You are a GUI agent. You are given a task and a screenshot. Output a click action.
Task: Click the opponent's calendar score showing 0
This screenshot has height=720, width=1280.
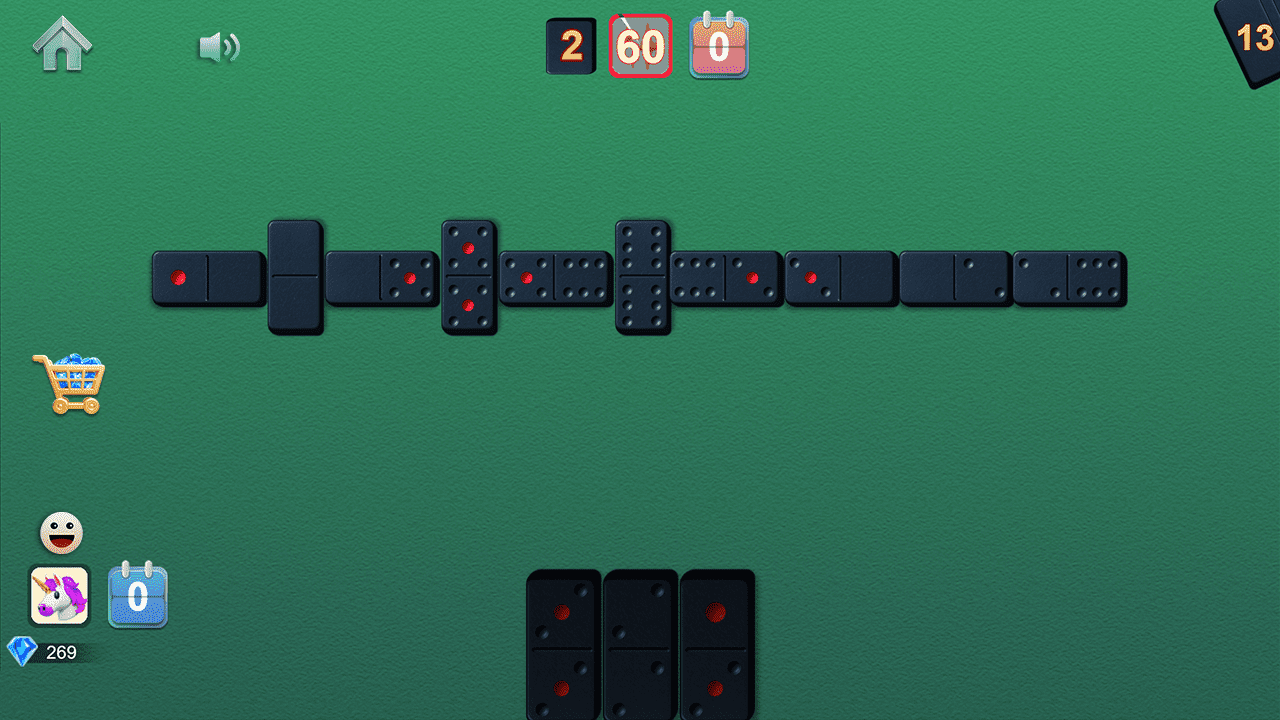pos(719,45)
